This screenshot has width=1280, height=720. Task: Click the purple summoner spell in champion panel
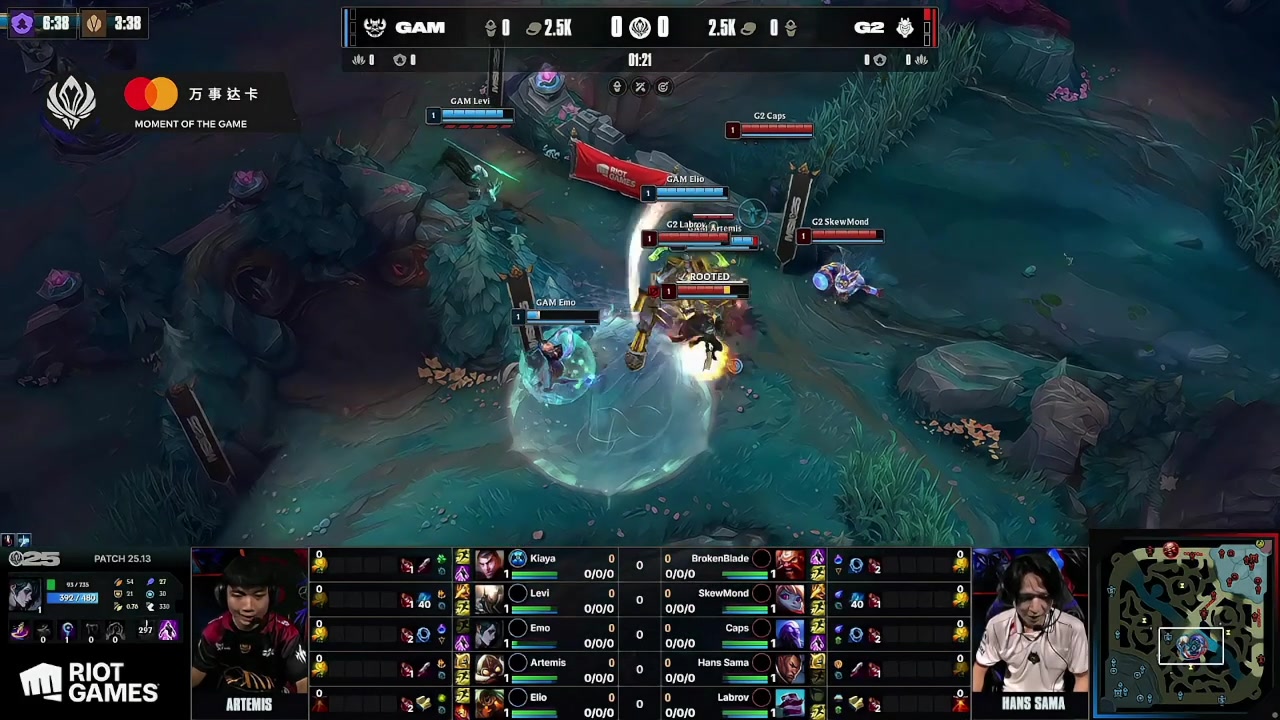point(167,630)
